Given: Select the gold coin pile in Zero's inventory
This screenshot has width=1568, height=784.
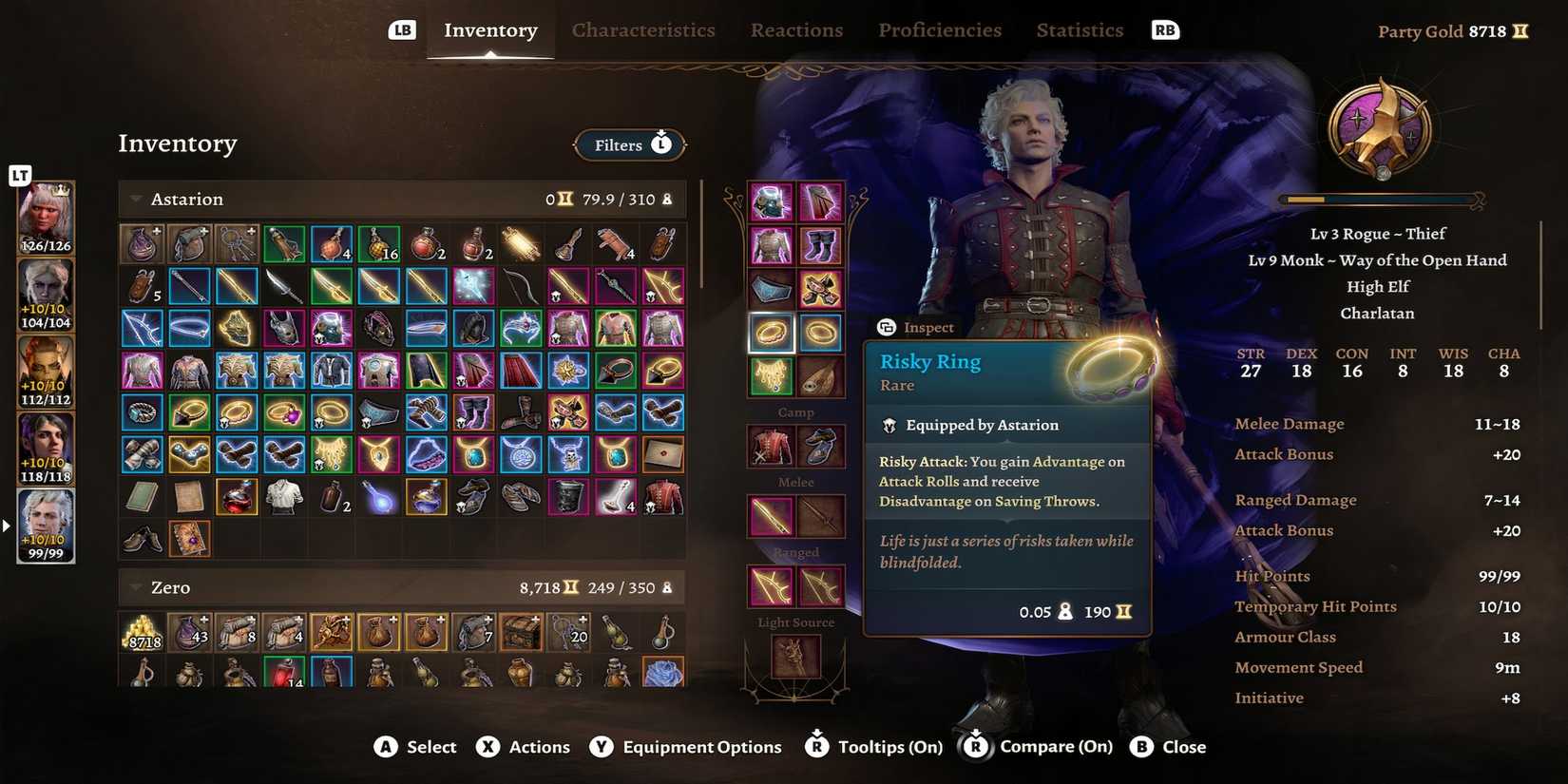Looking at the screenshot, I should tap(142, 632).
